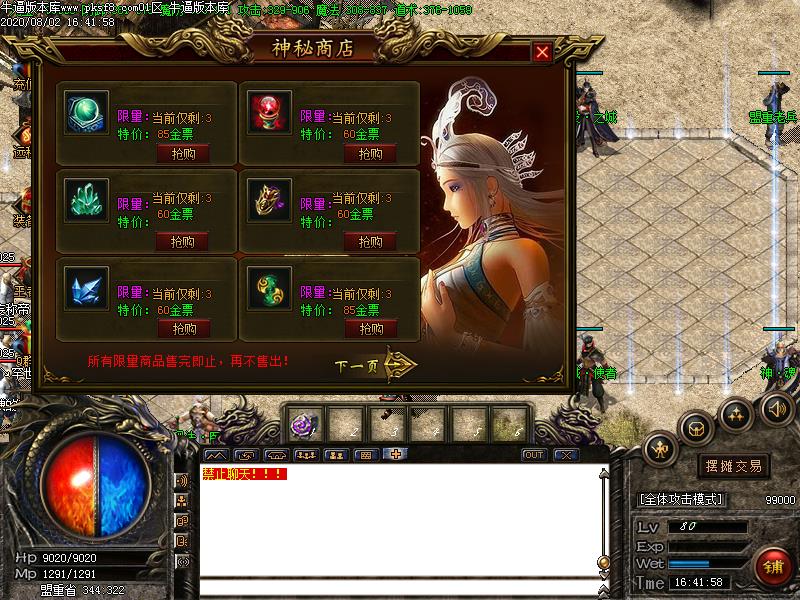Toggle the sound speaker icon
This screenshot has height=600, width=800.
(x=776, y=408)
